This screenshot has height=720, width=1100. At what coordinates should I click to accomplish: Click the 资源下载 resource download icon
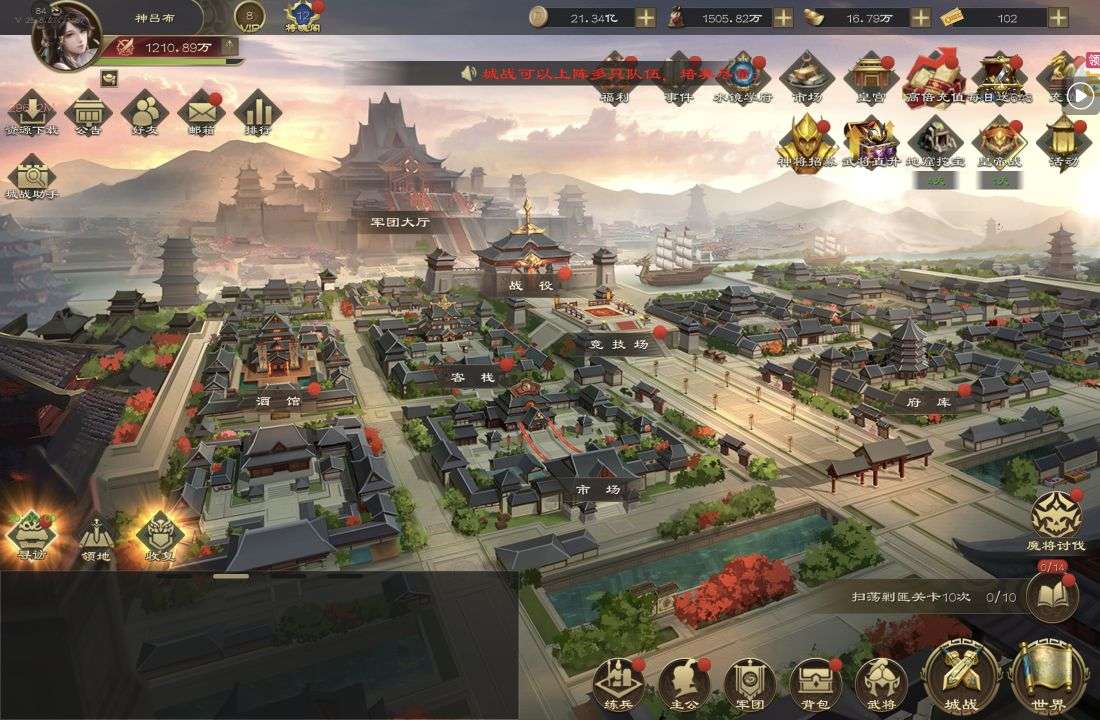(31, 110)
